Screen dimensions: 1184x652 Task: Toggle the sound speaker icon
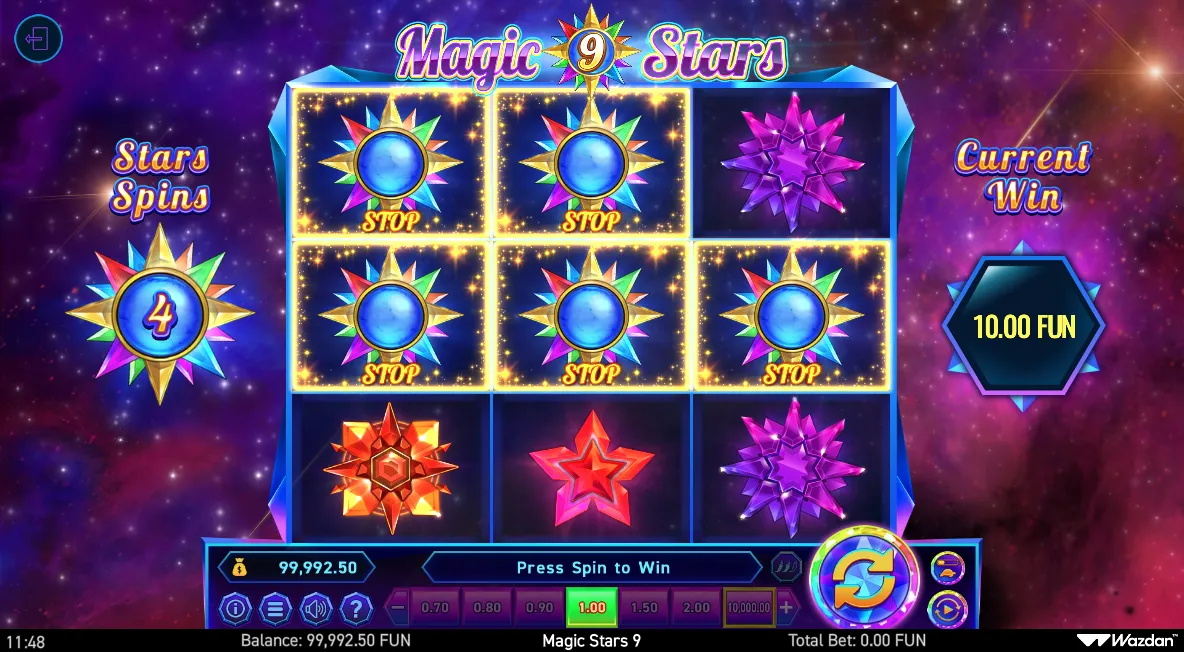click(316, 607)
